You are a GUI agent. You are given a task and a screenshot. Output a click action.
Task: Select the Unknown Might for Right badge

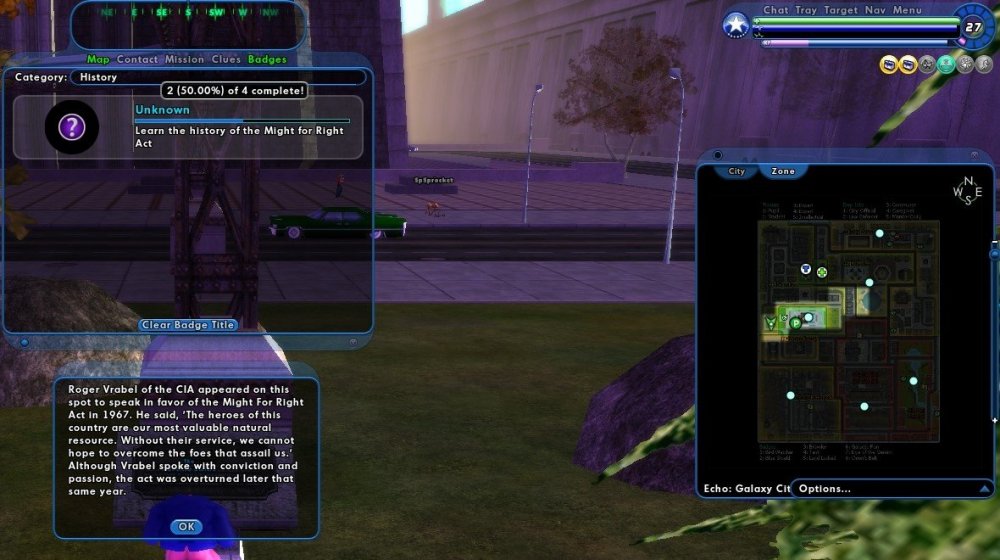click(188, 127)
